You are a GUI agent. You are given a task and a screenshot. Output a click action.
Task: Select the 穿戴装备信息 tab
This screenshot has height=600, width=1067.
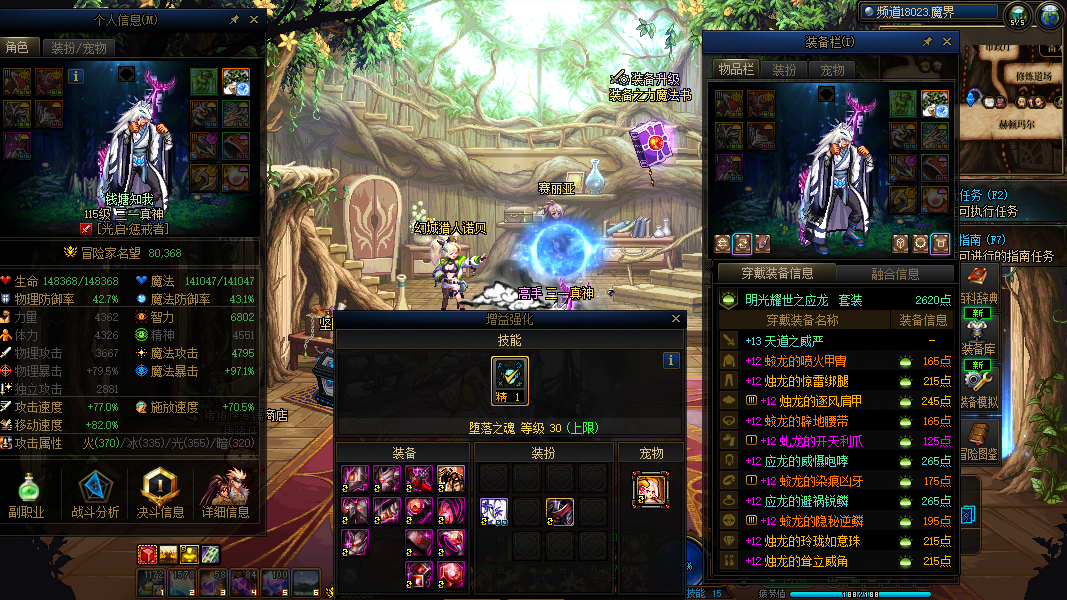coord(776,273)
